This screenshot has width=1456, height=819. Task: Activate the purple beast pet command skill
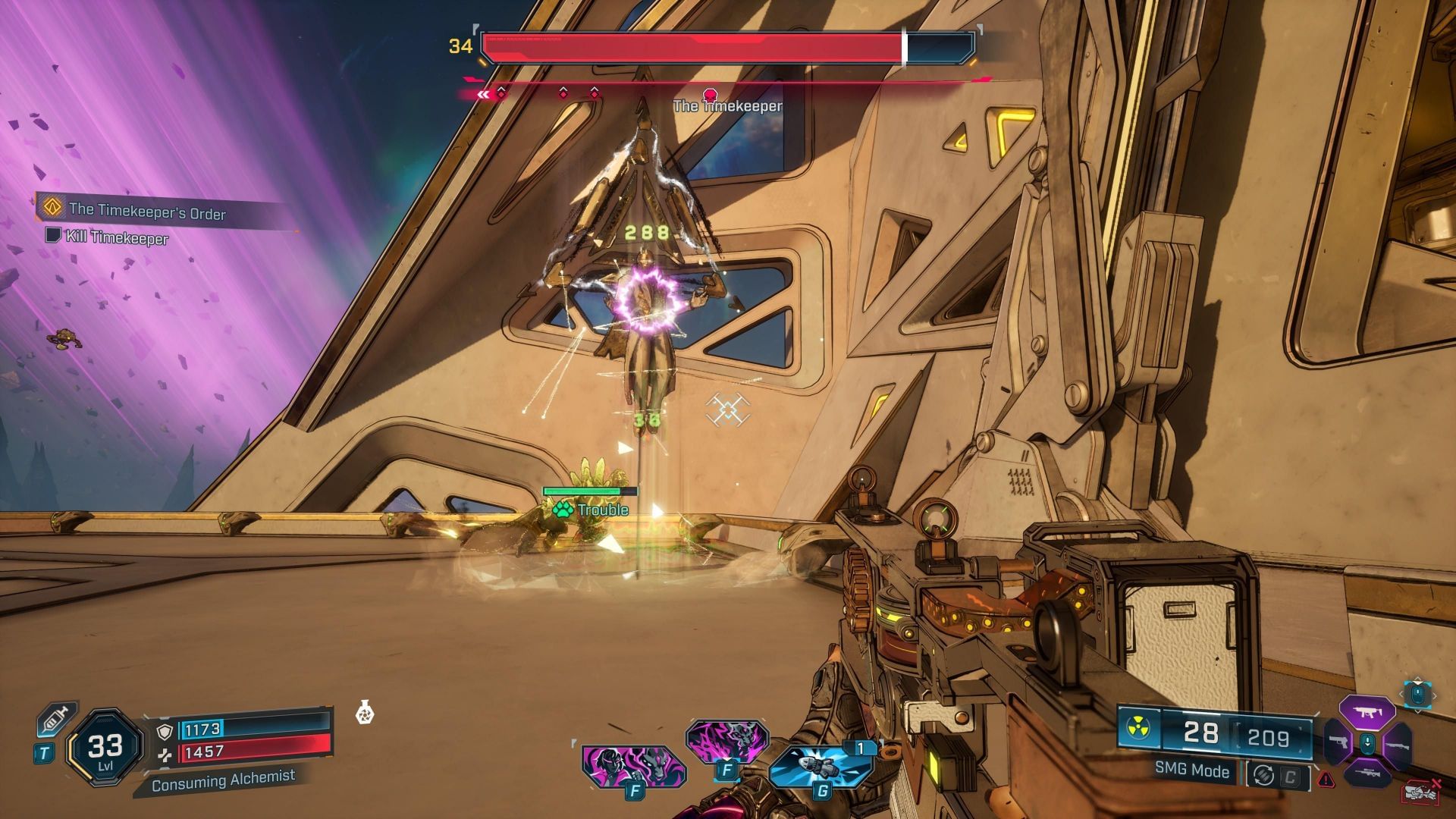pyautogui.click(x=726, y=739)
